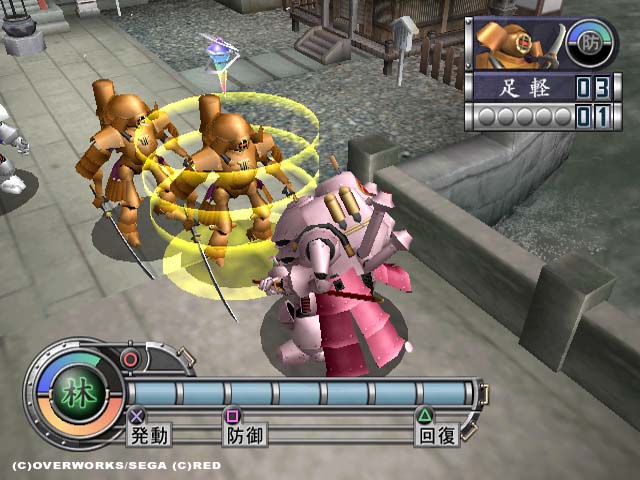Select the orange enemy mech portrait
Viewport: 640px width, 480px height.
(x=517, y=43)
